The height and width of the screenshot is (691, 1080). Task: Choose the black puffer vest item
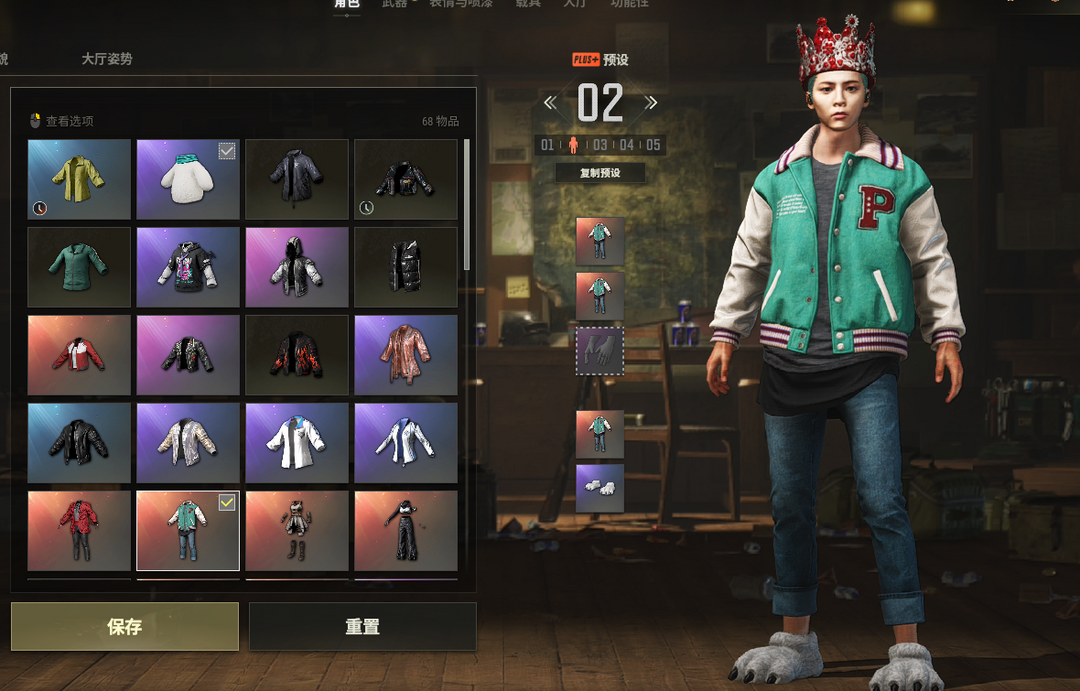point(406,267)
